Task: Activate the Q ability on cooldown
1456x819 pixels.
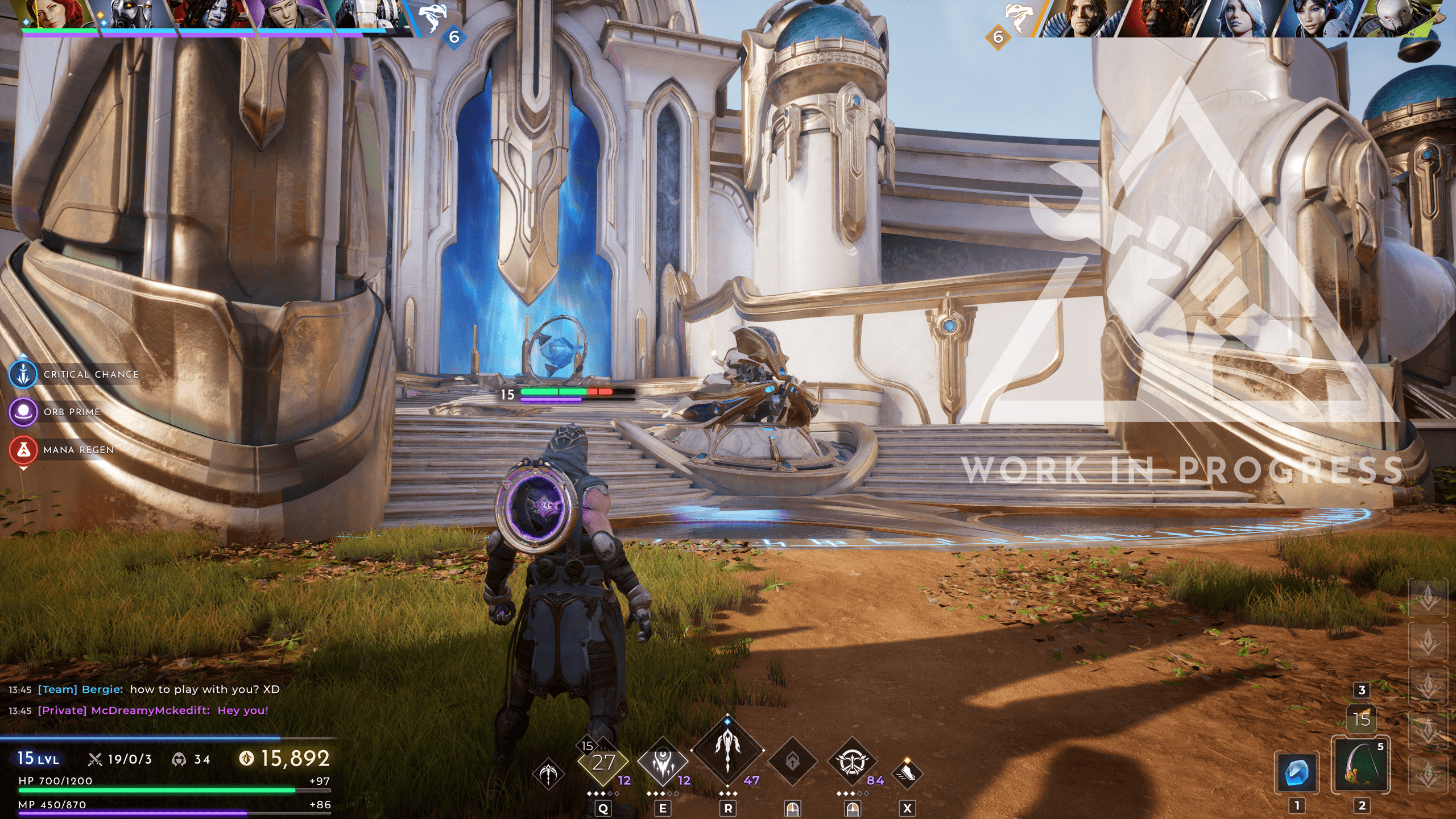Action: 603,763
